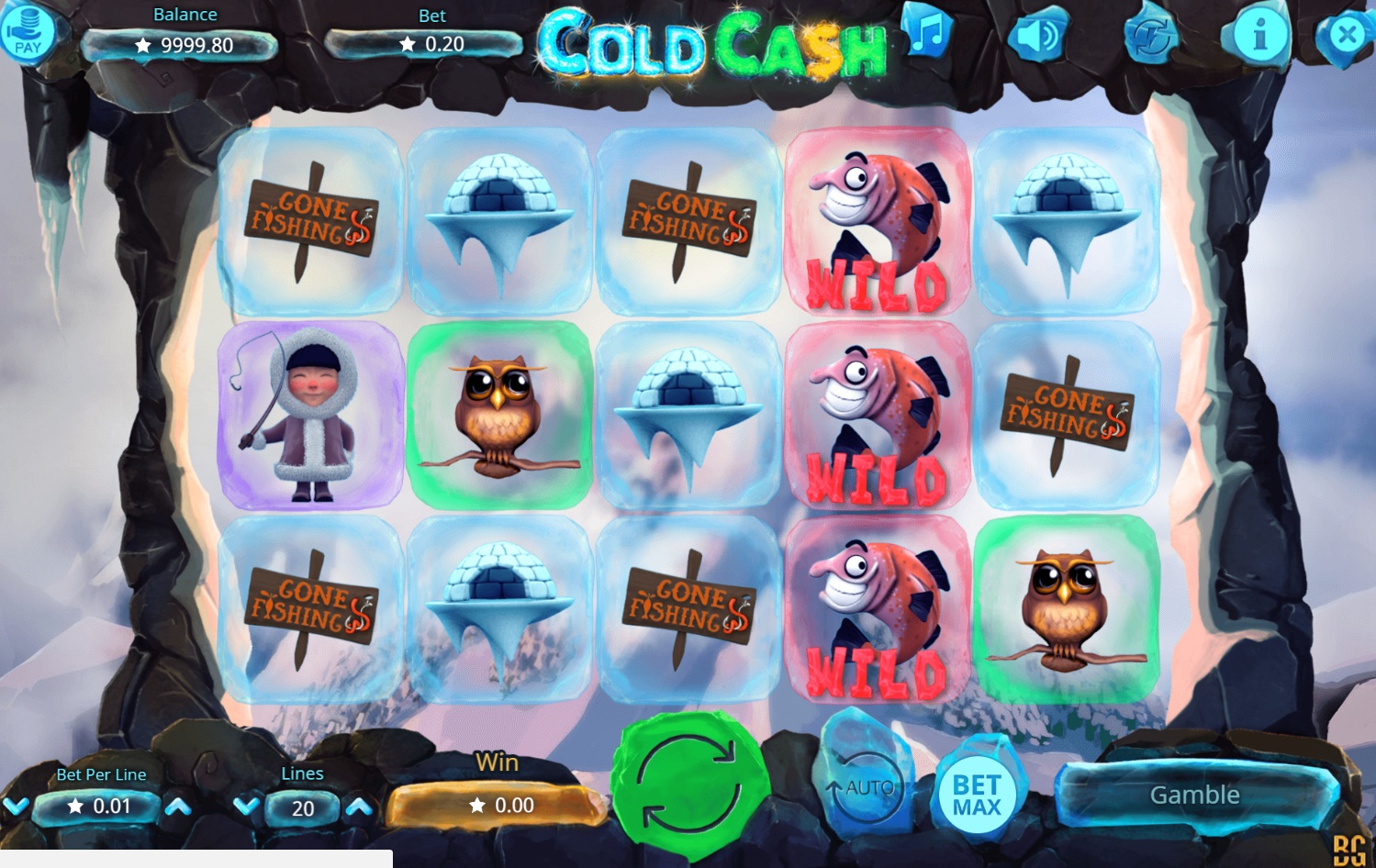Enable AUTO spin mode
Viewport: 1376px width, 868px height.
[863, 787]
